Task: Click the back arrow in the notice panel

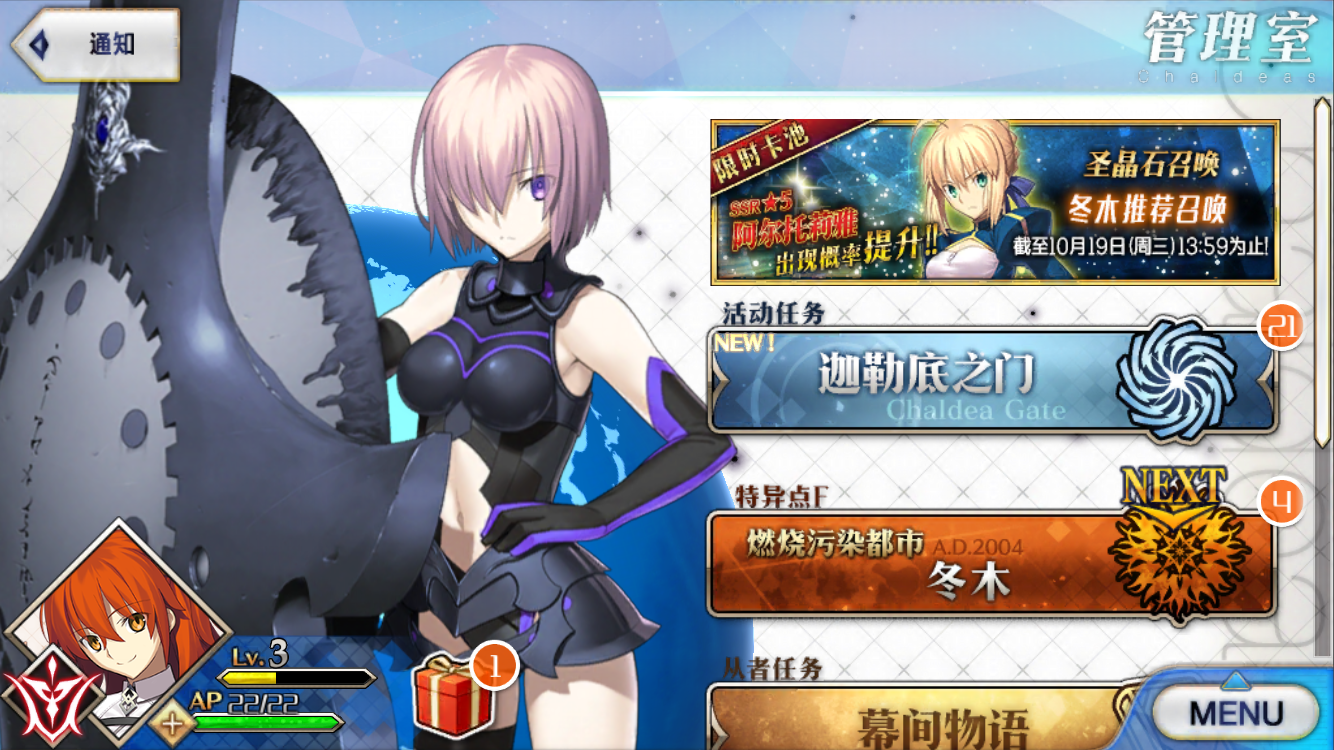Action: [x=36, y=43]
